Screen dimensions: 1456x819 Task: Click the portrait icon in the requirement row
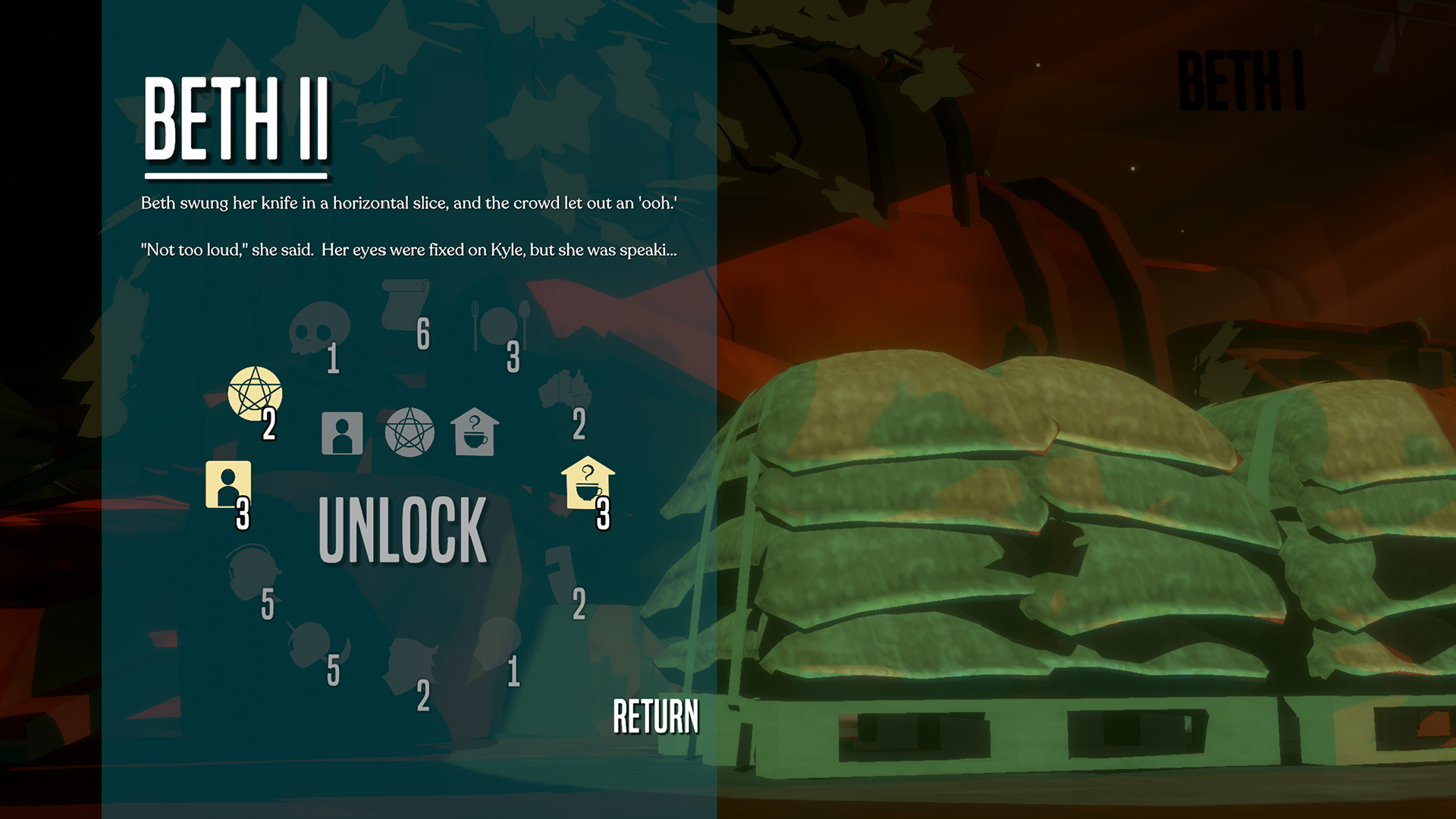point(342,432)
